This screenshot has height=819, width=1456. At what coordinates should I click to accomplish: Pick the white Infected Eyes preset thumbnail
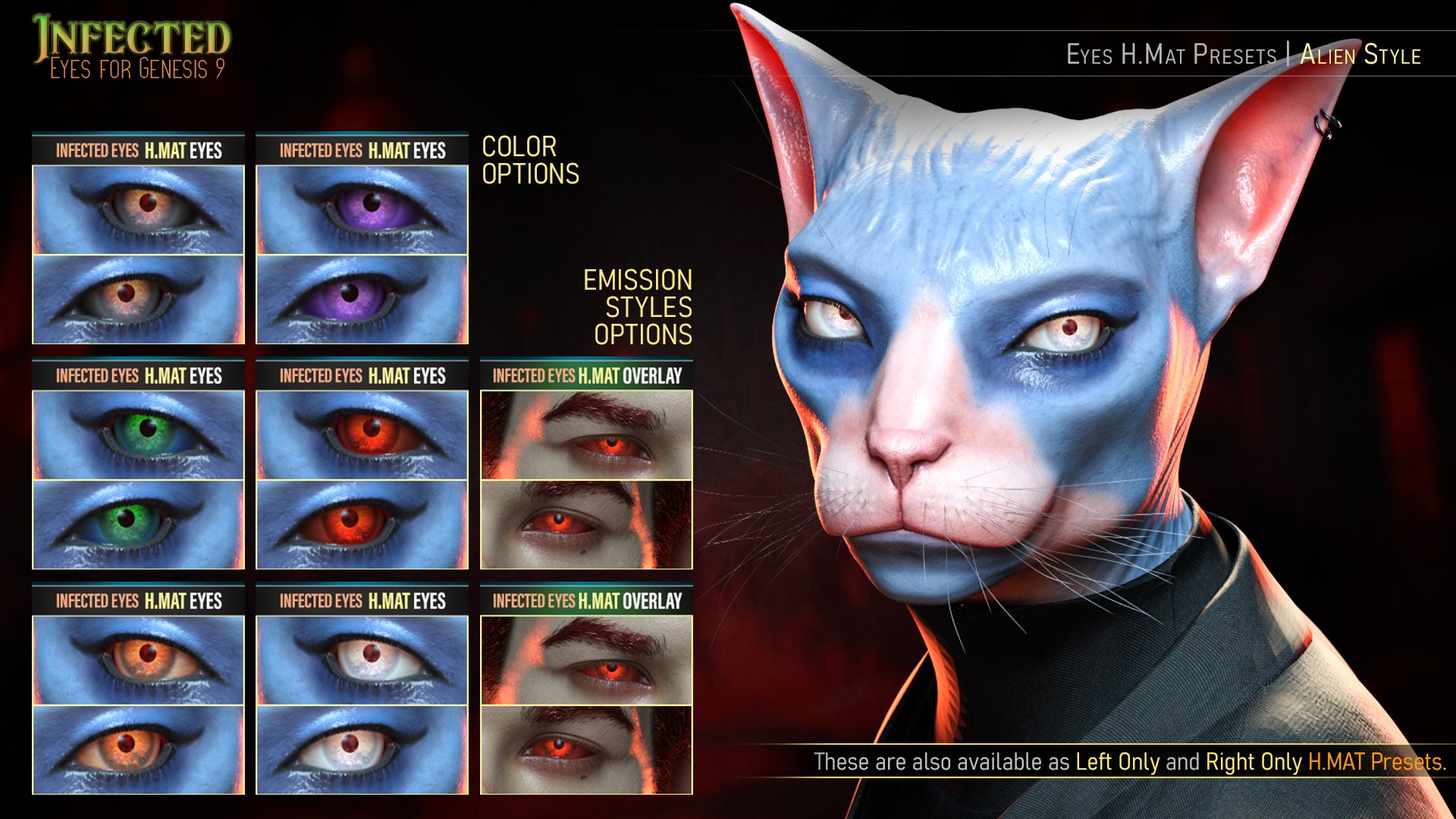[362, 704]
